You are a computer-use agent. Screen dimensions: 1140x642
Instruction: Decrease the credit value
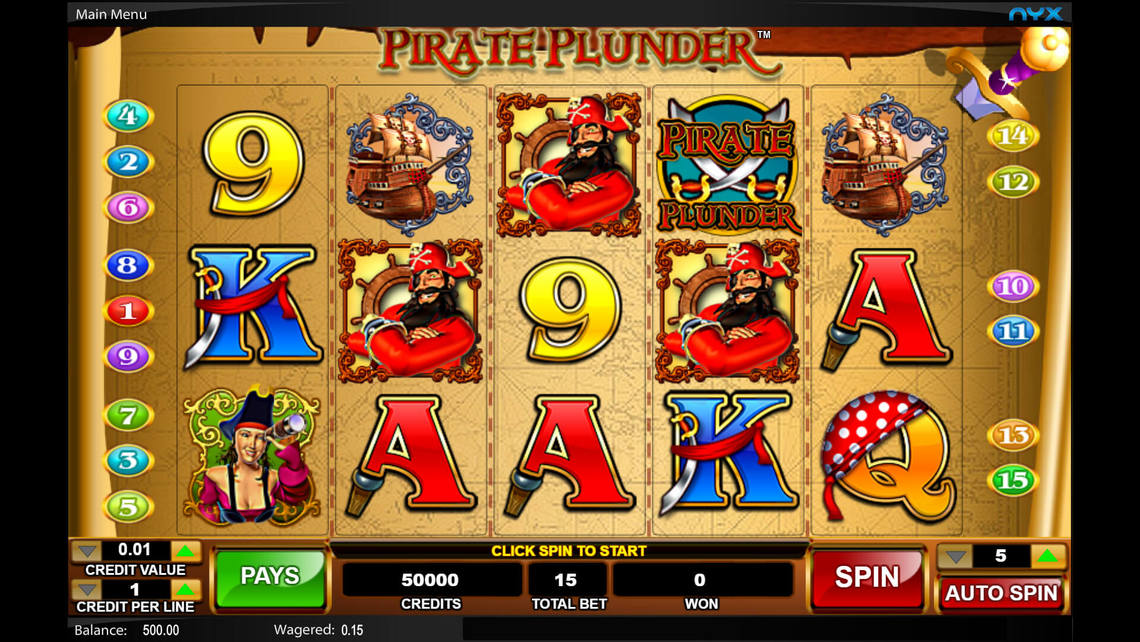point(87,551)
